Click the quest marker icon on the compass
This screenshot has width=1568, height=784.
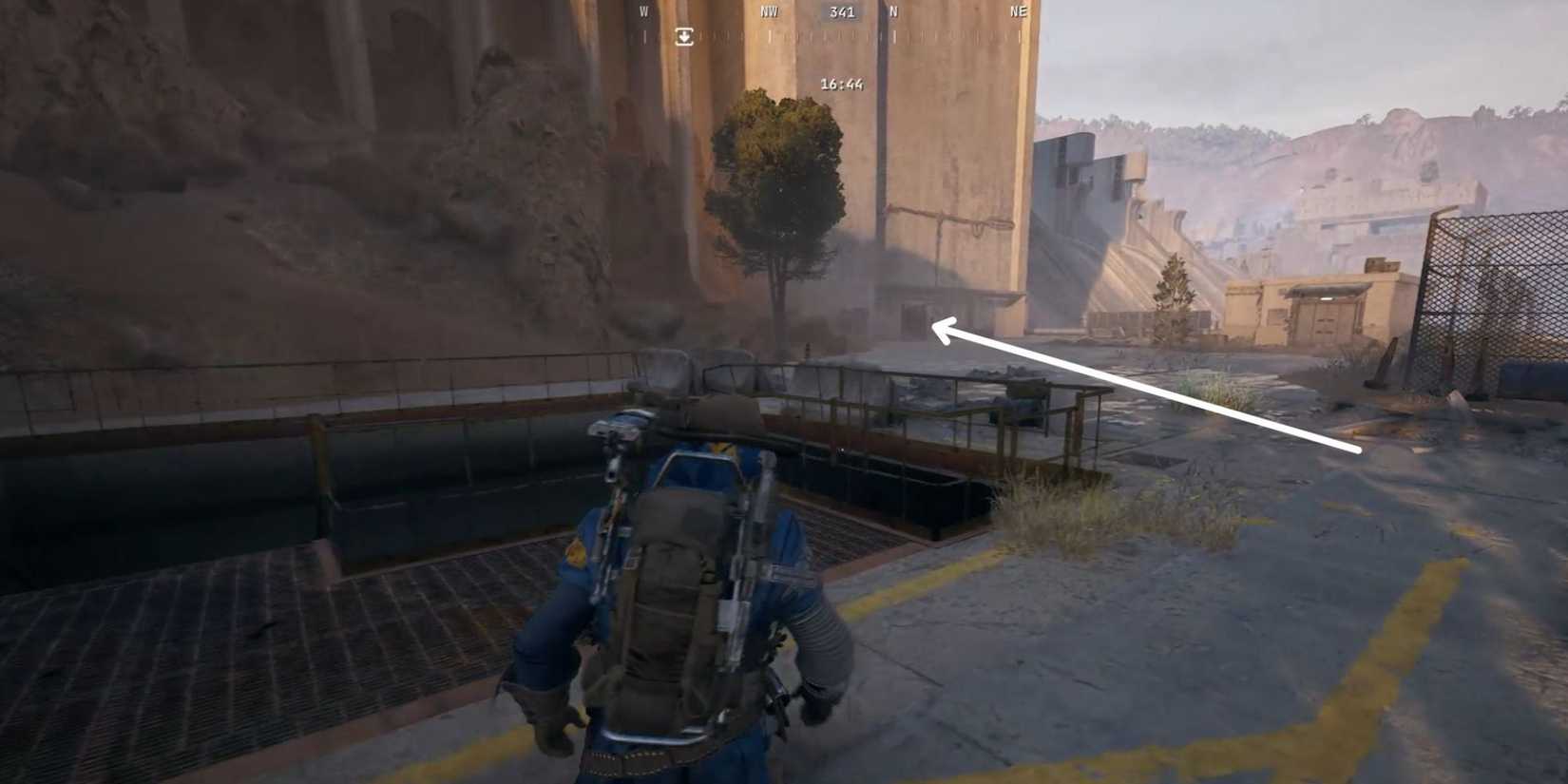[x=683, y=38]
